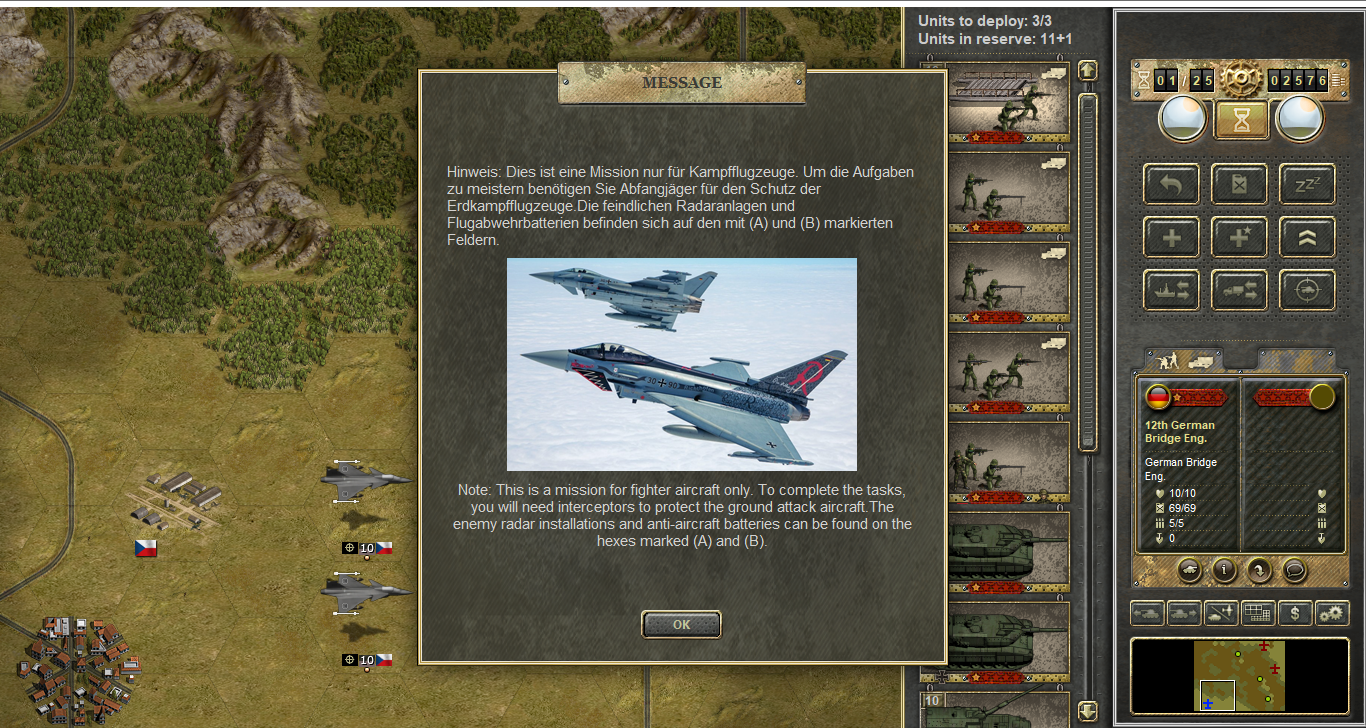
Task: Click the fuel canister resupply button
Action: tap(1239, 184)
